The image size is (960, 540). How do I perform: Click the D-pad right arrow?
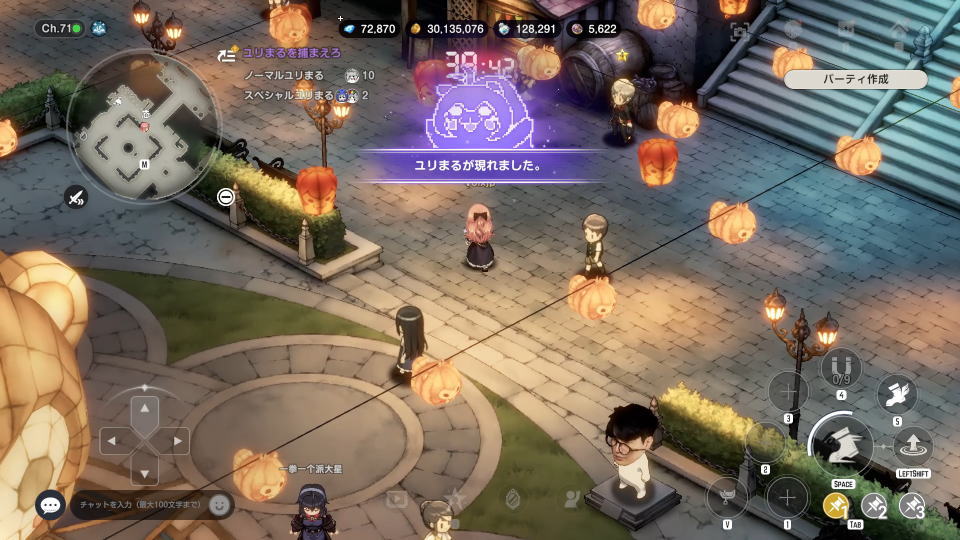(179, 441)
